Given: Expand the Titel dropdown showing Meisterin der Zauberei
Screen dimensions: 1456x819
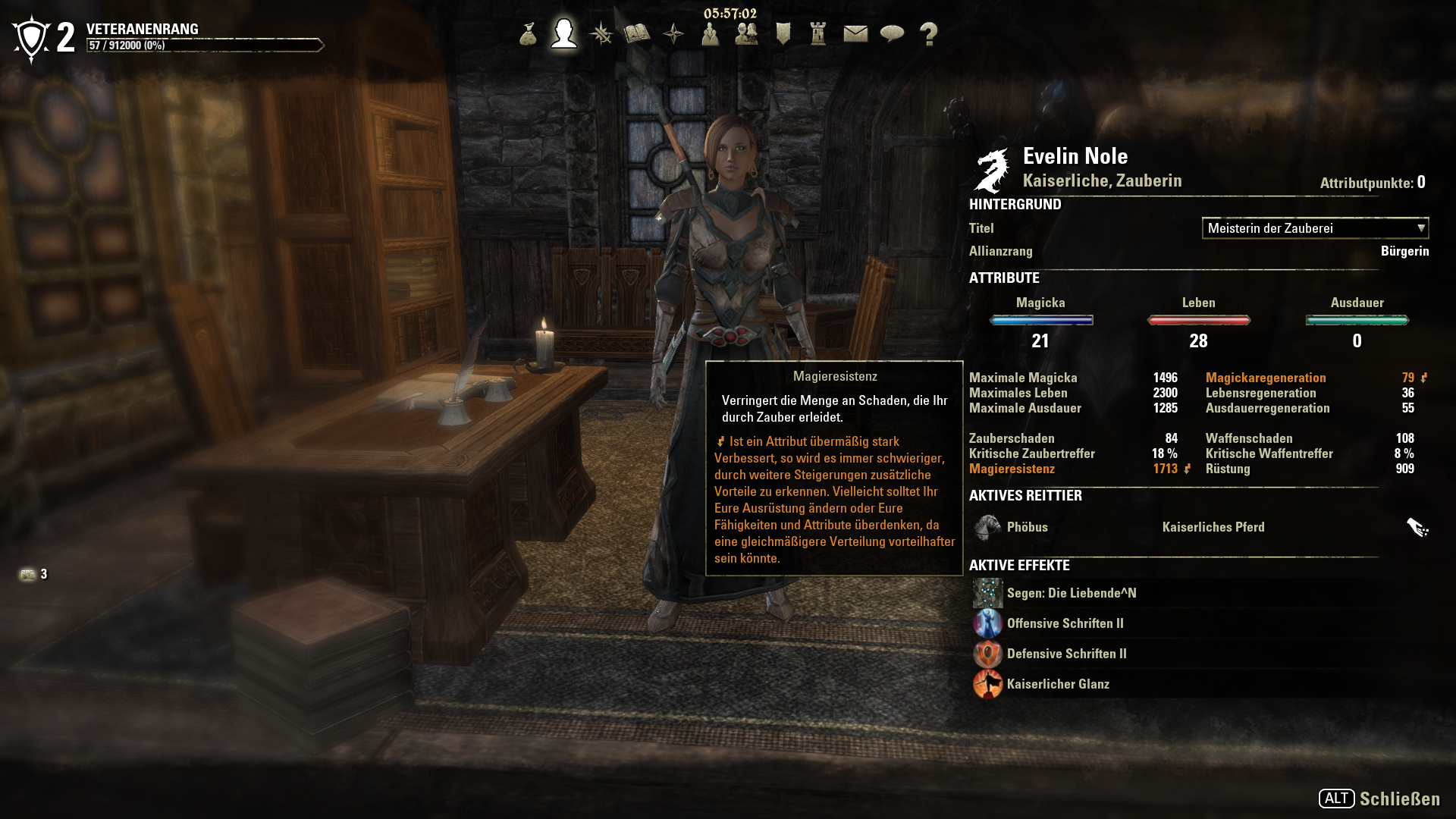Looking at the screenshot, I should coord(1315,228).
